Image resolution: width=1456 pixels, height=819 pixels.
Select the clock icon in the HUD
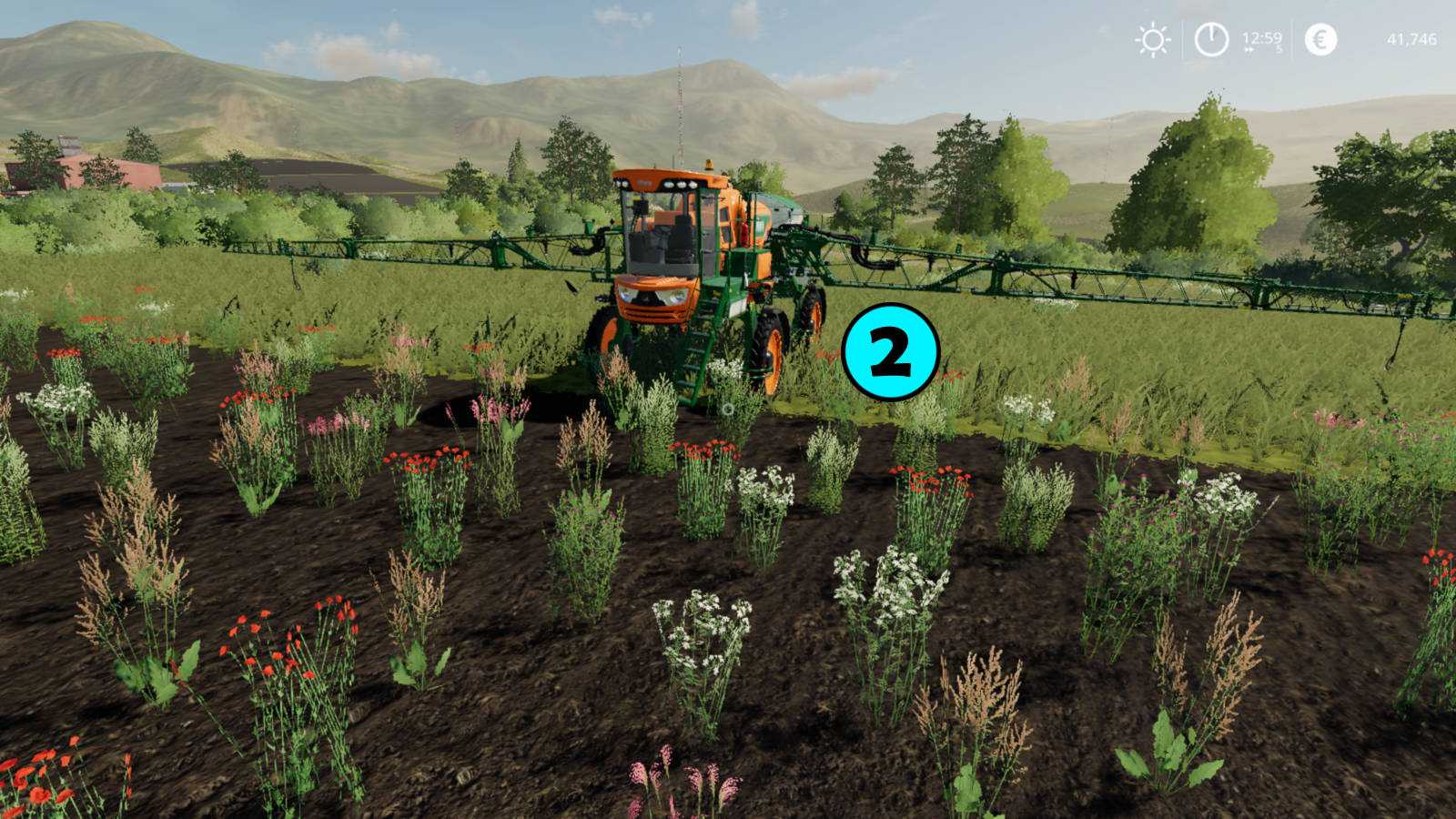(x=1211, y=40)
